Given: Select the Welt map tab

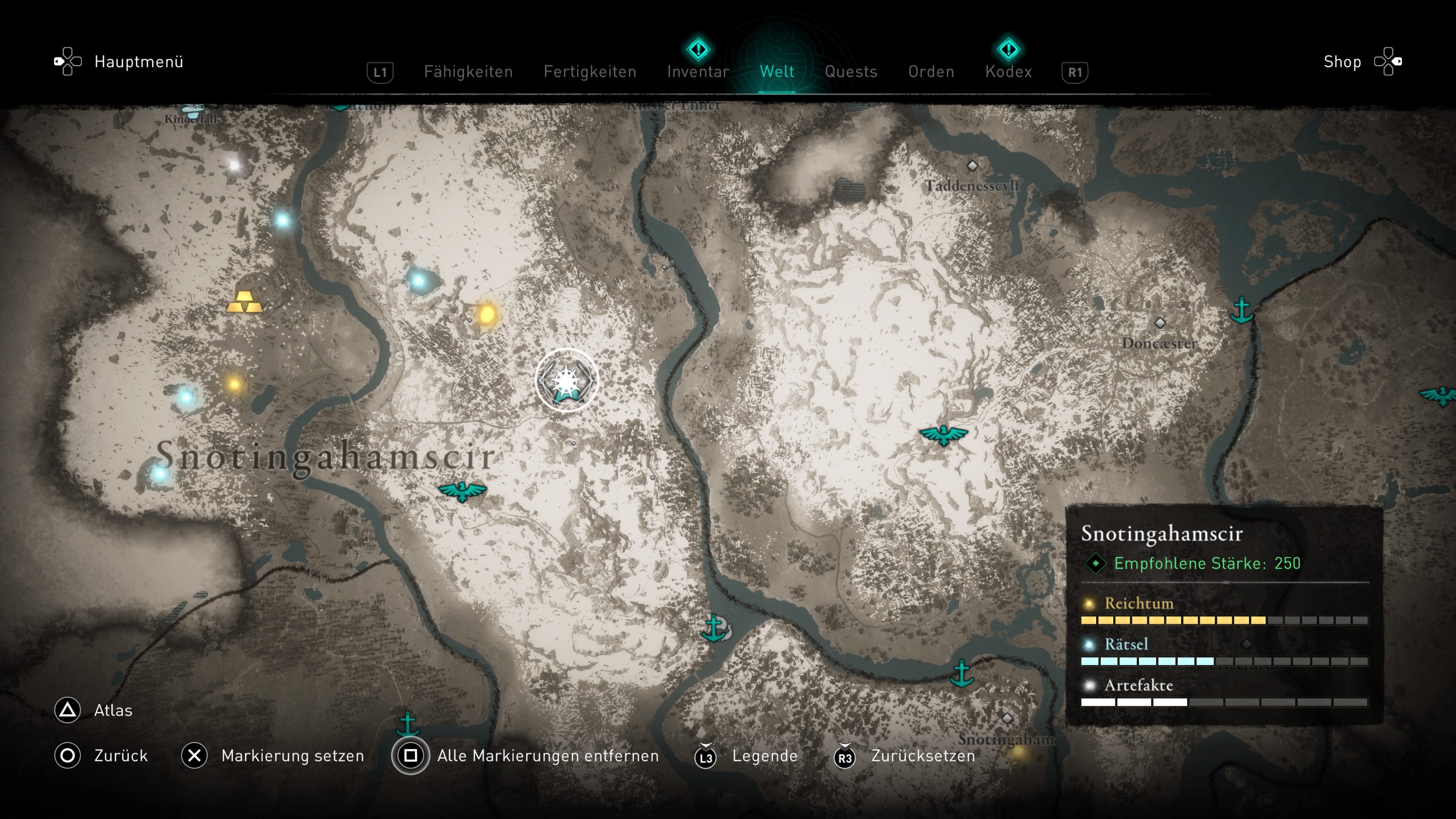Looking at the screenshot, I should [x=777, y=72].
